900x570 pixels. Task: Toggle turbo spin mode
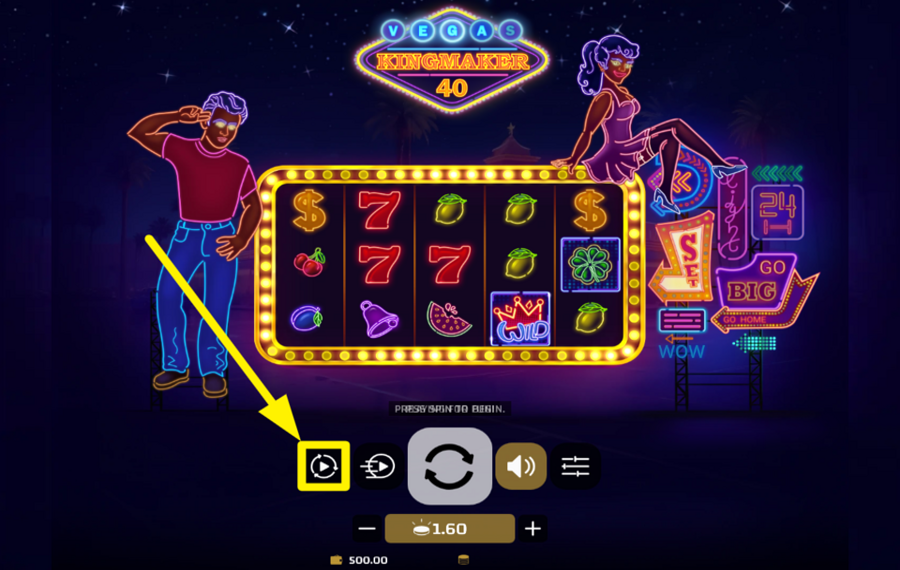tap(378, 466)
